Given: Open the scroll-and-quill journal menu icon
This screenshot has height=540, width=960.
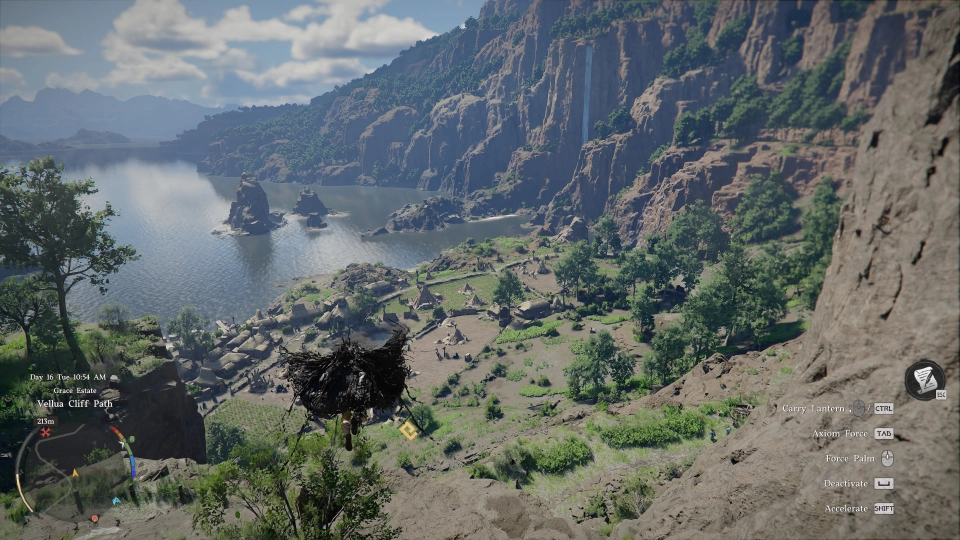Looking at the screenshot, I should [x=924, y=380].
